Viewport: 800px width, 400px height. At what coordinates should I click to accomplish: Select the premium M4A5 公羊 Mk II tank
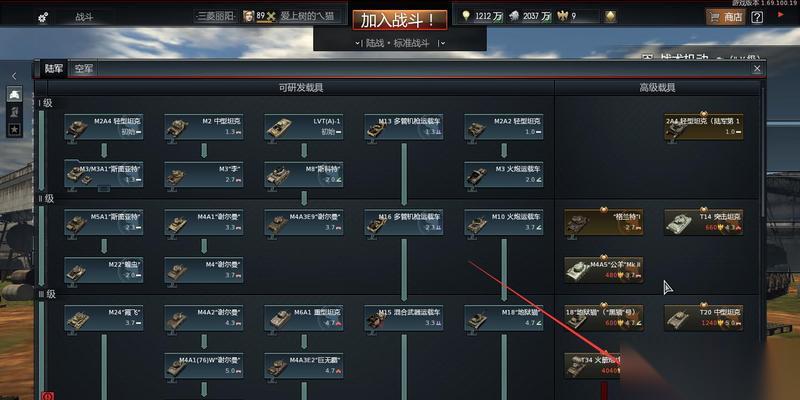(x=603, y=269)
